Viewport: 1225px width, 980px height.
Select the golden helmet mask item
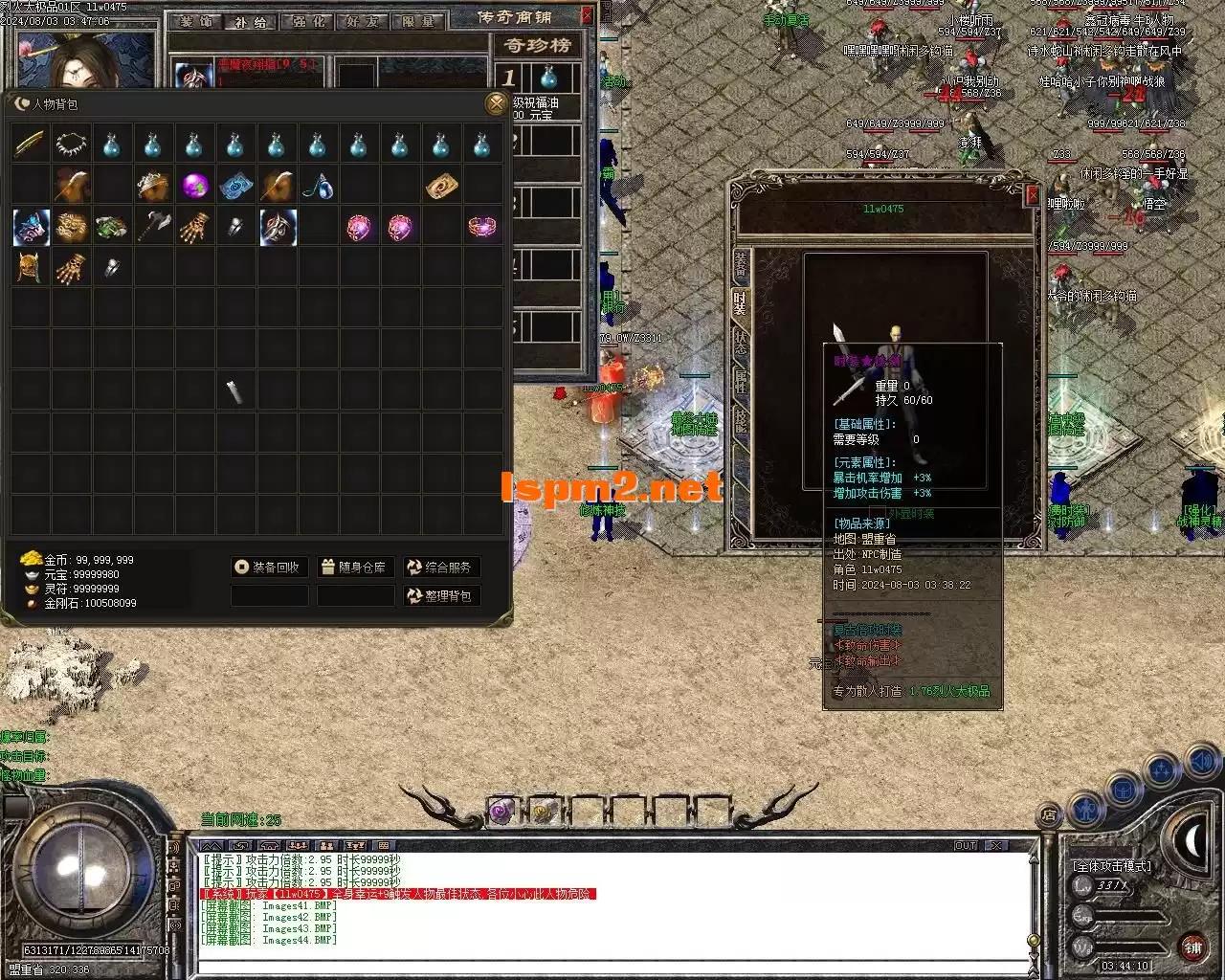click(x=30, y=269)
